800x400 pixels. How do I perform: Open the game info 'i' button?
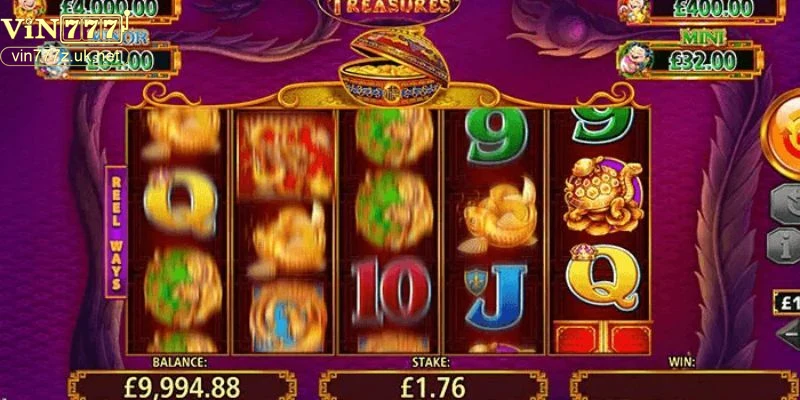click(x=785, y=244)
